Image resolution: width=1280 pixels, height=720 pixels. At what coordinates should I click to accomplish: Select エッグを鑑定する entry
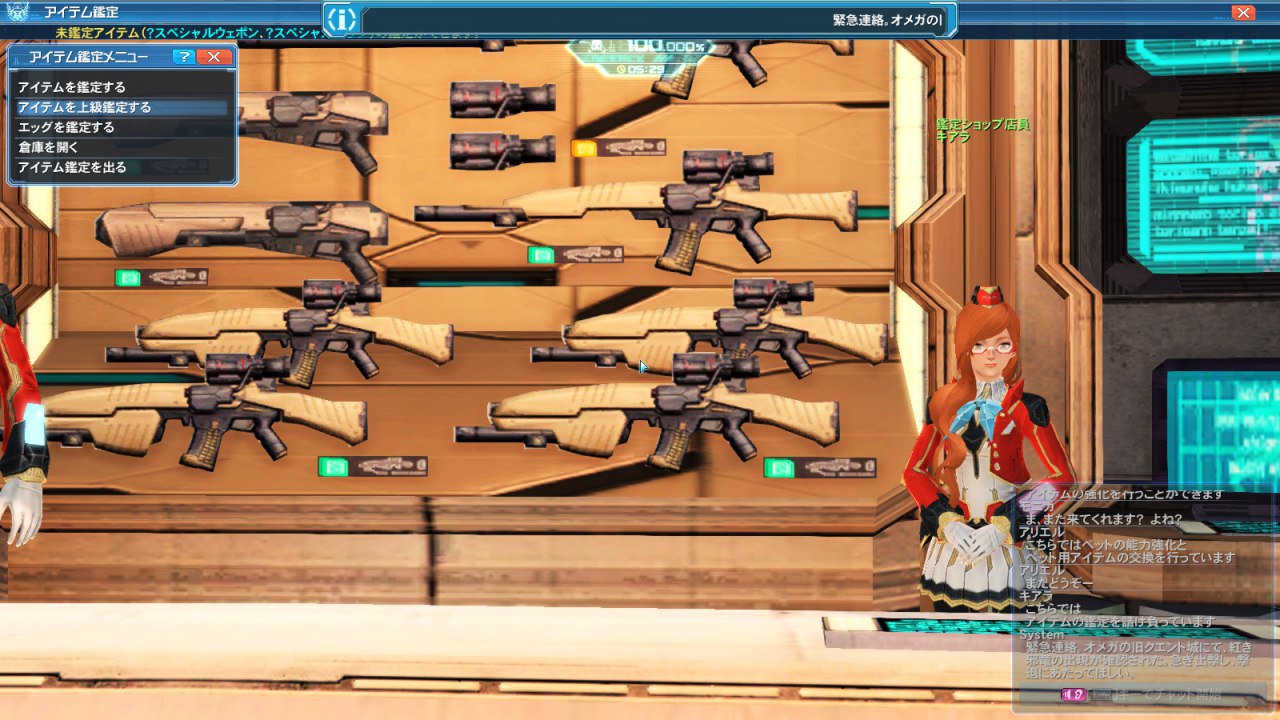coord(66,127)
